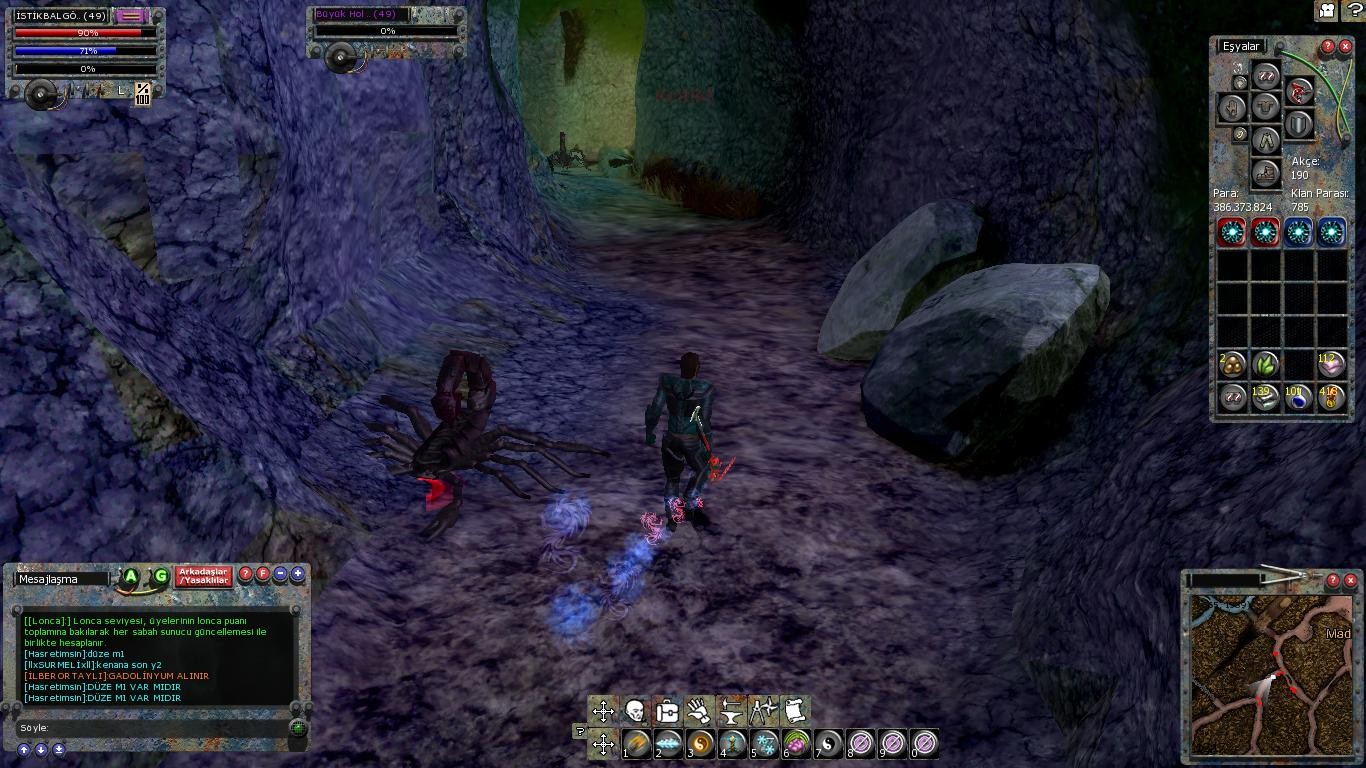
Task: Close the Eşyalar inventory window
Action: click(x=1346, y=46)
